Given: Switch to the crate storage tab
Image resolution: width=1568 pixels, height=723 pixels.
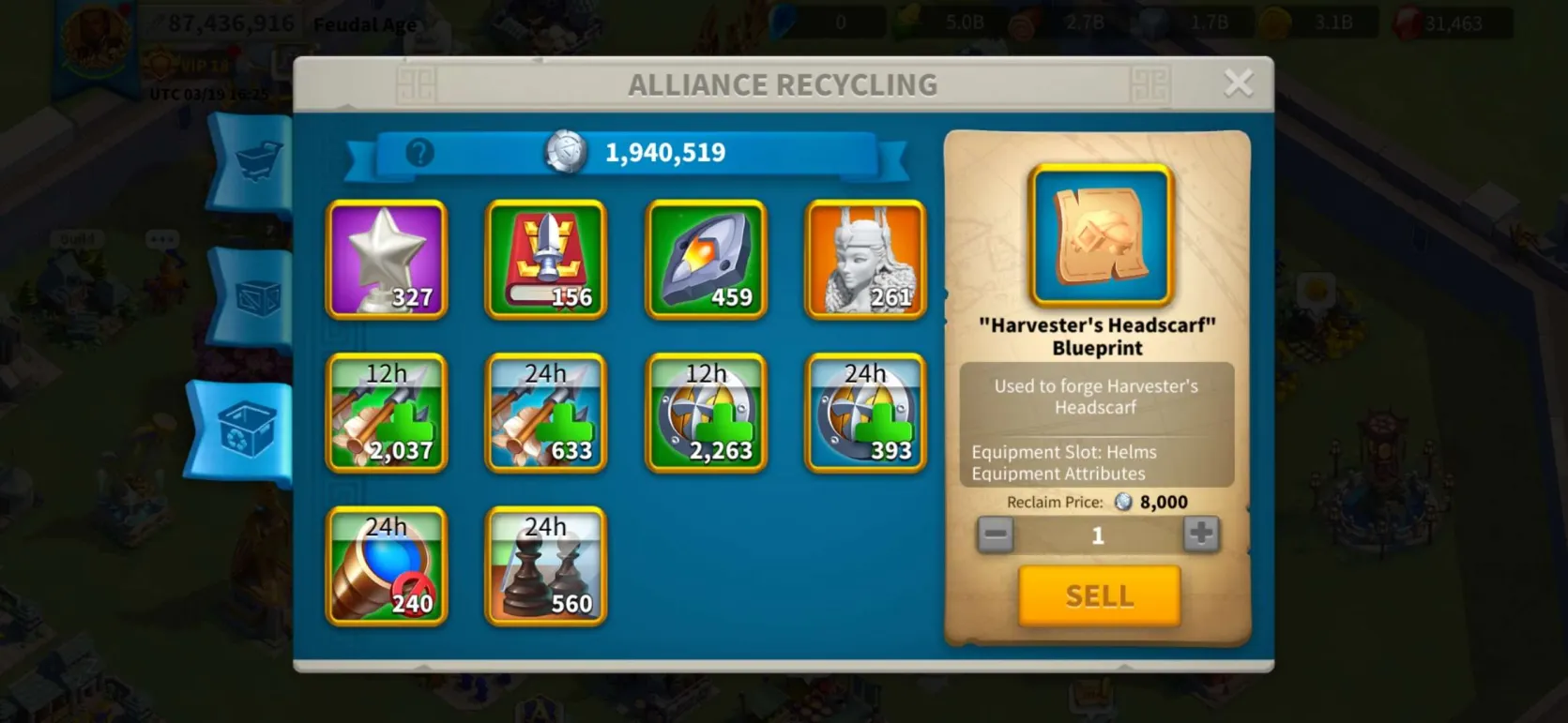Looking at the screenshot, I should 257,299.
